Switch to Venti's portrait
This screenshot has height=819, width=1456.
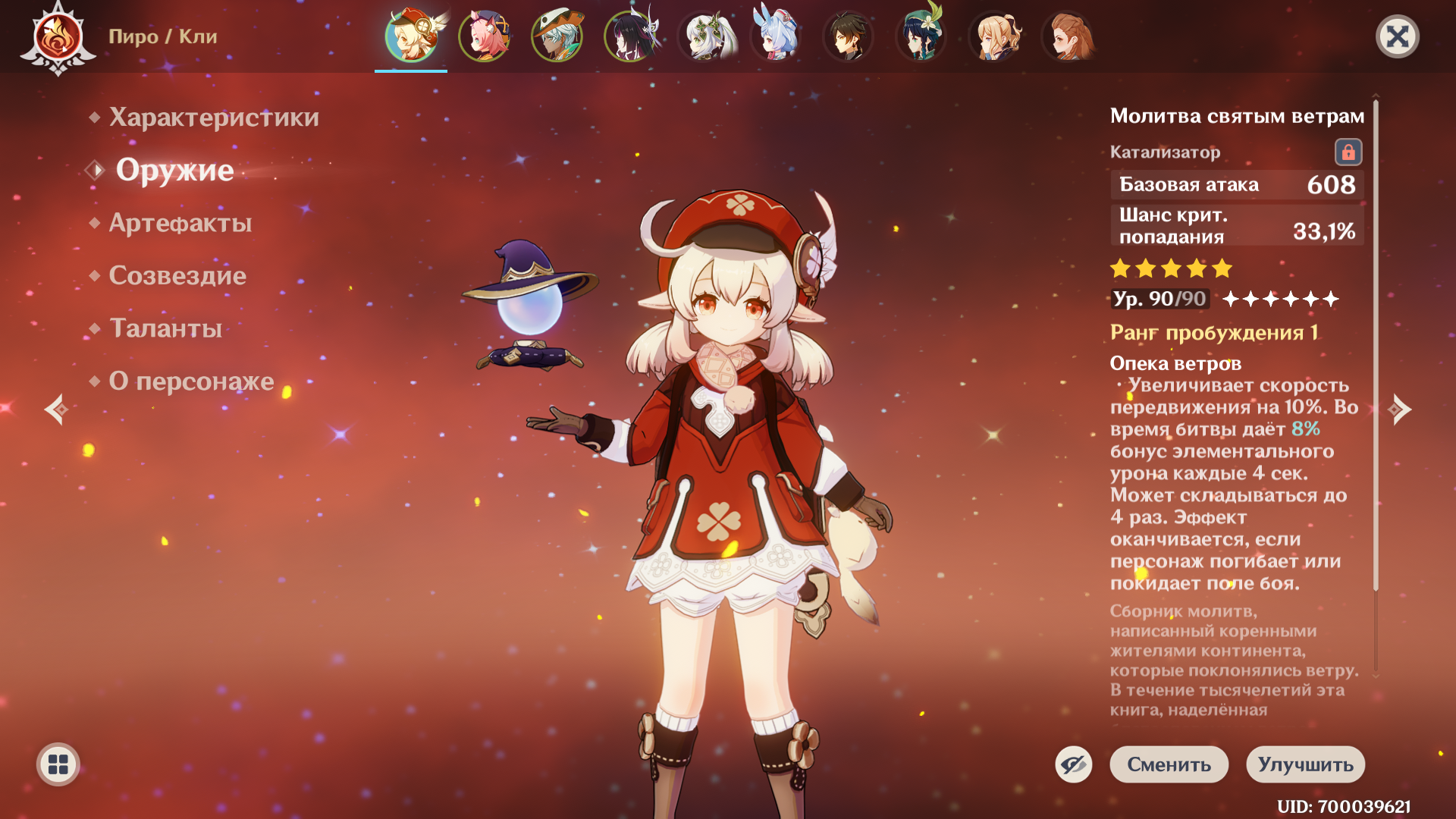[x=921, y=36]
